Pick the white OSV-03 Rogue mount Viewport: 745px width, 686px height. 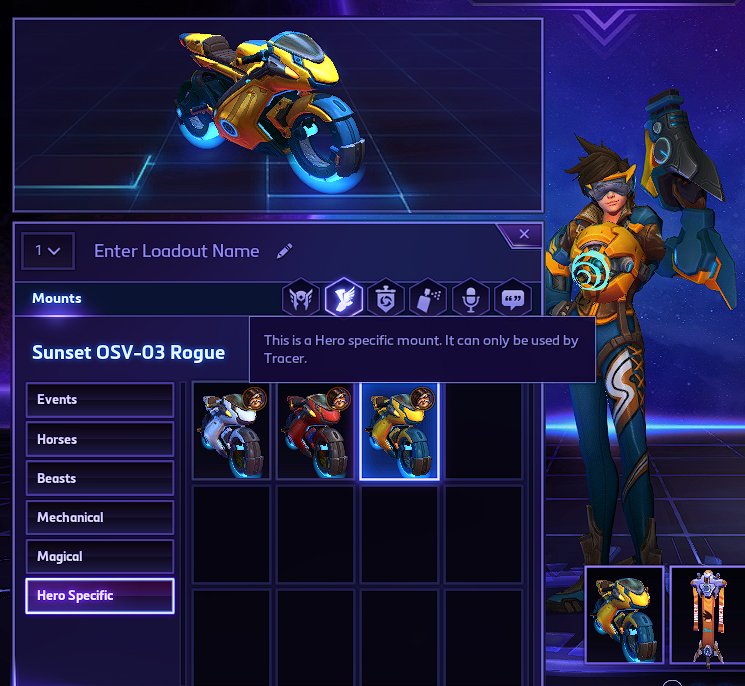point(232,431)
